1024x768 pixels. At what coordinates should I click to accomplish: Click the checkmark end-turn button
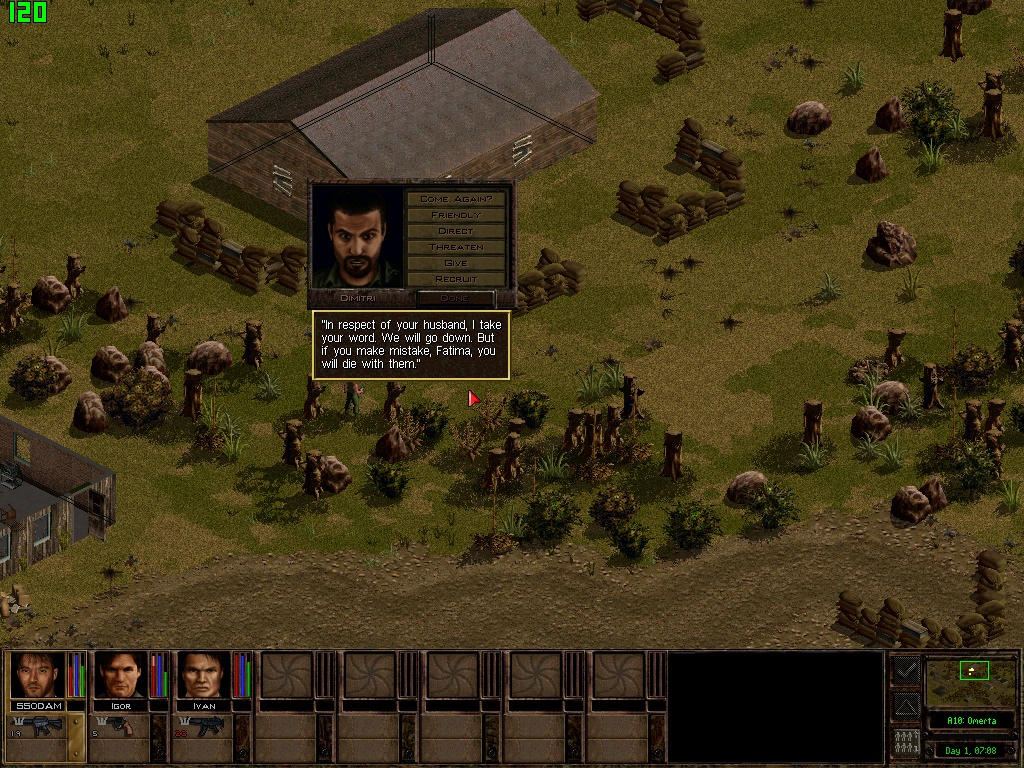(905, 670)
